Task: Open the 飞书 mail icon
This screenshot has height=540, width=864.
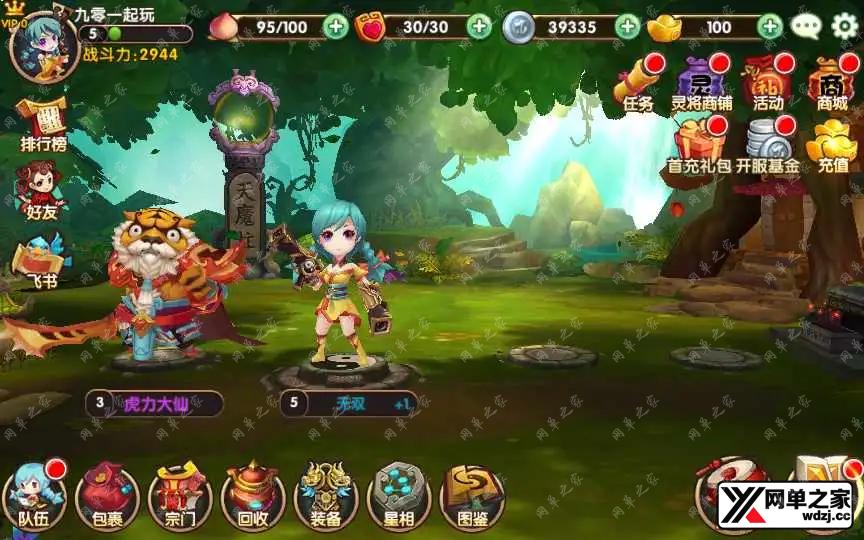Action: pyautogui.click(x=40, y=258)
